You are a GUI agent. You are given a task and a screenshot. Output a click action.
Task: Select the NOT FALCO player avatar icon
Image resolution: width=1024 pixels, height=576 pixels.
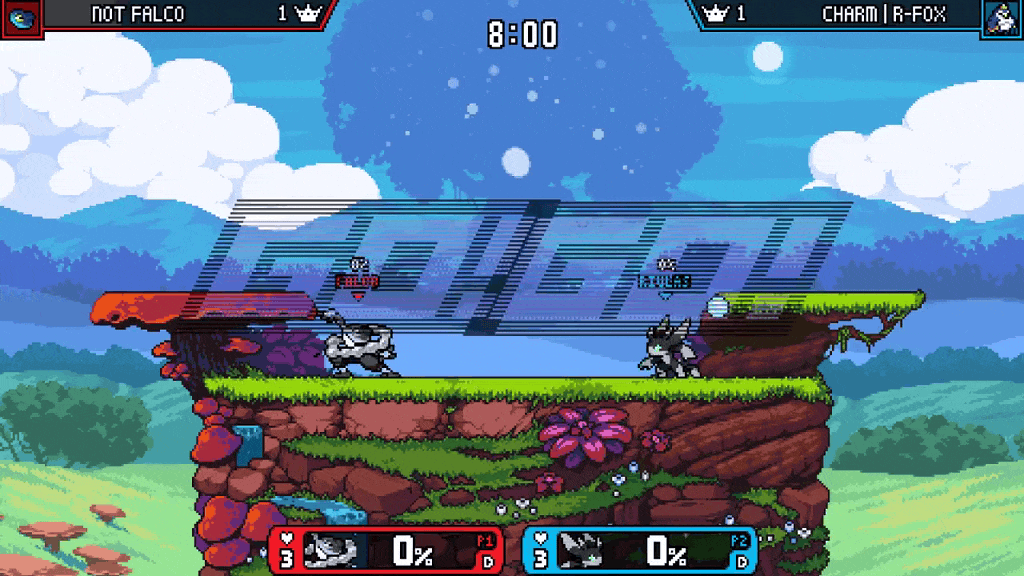(20, 18)
